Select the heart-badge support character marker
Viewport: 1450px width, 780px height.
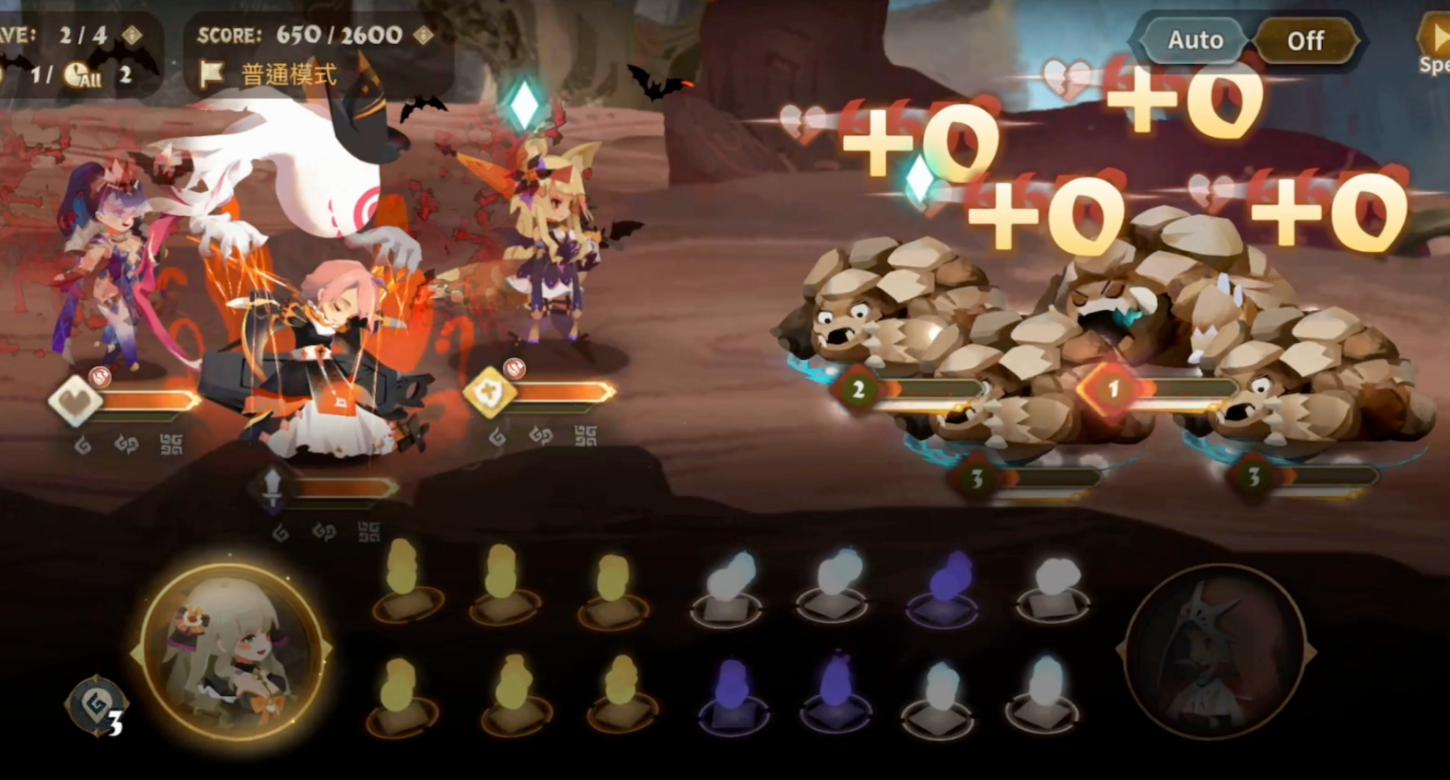[76, 401]
